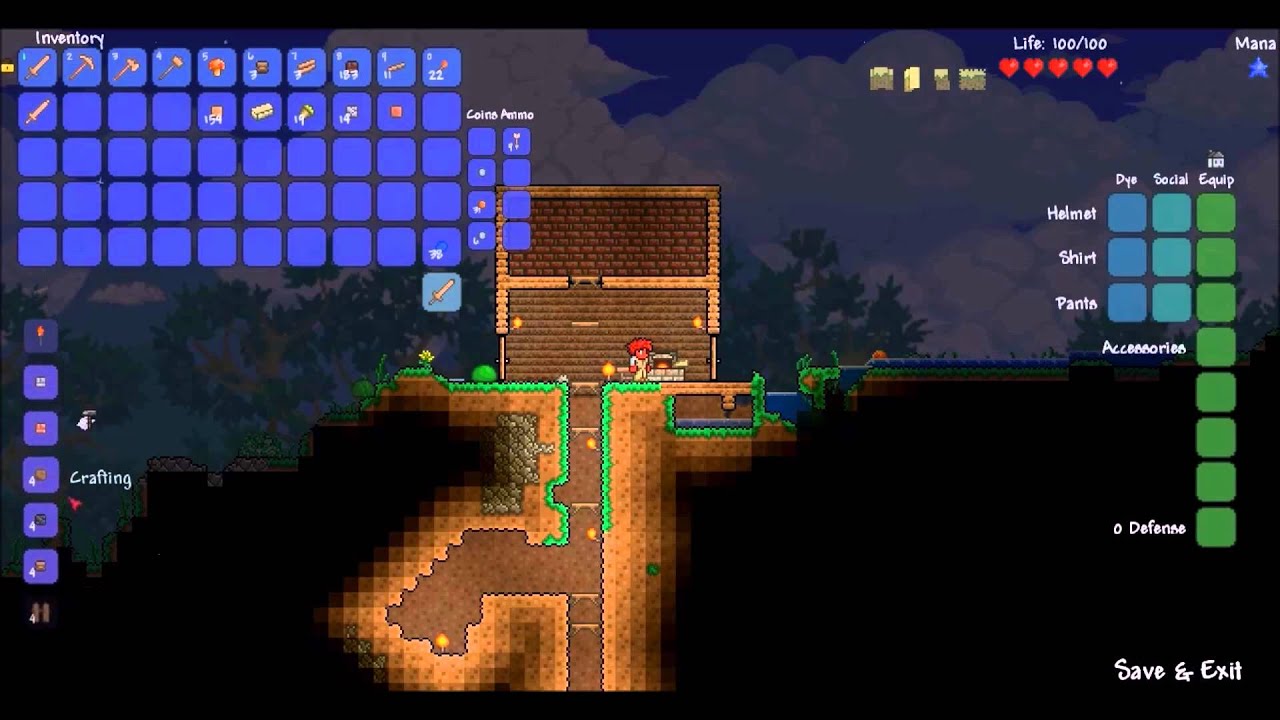Click the Pants dye slot

pos(1127,302)
